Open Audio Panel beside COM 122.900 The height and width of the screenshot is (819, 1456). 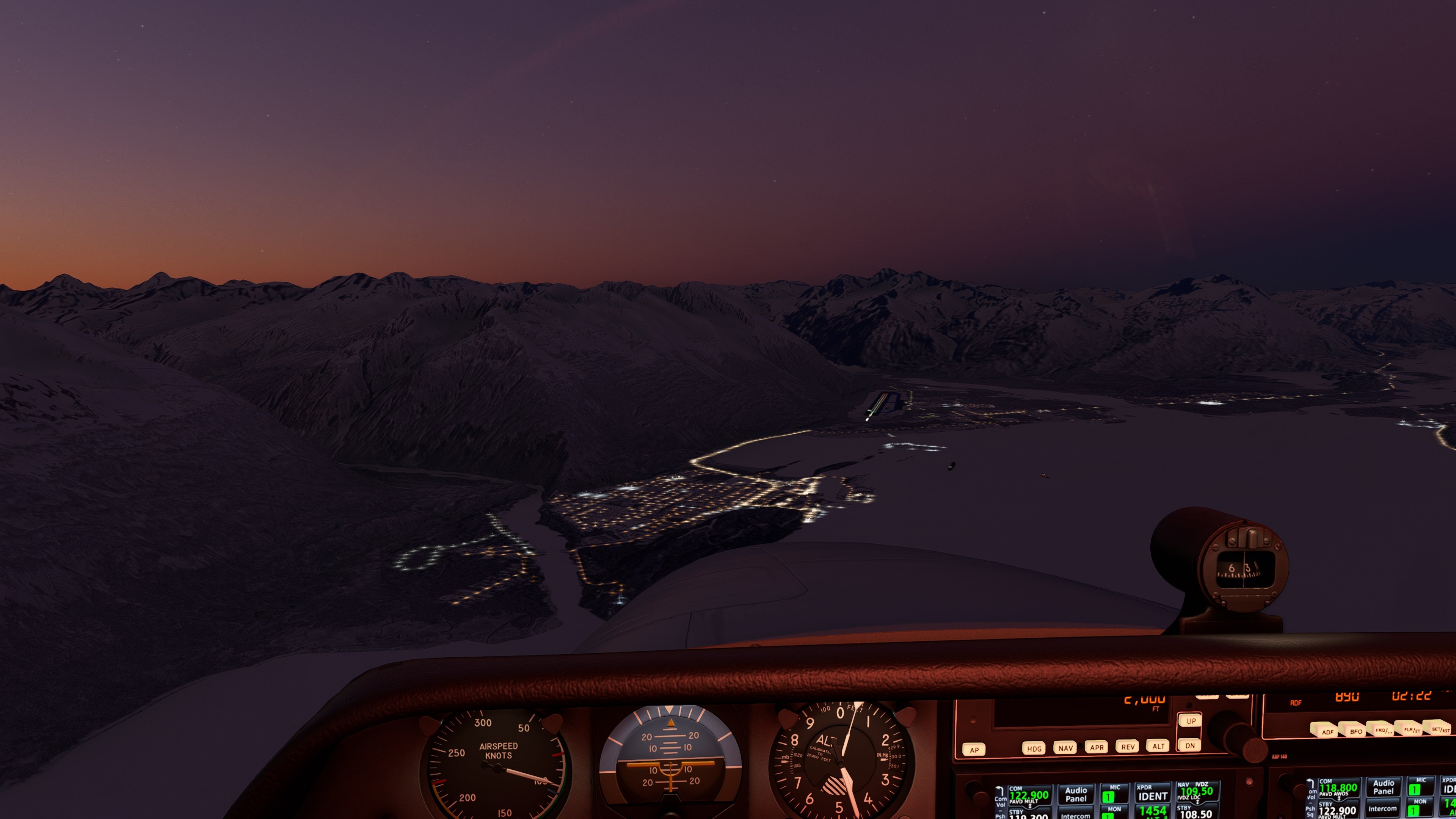coord(1076,795)
